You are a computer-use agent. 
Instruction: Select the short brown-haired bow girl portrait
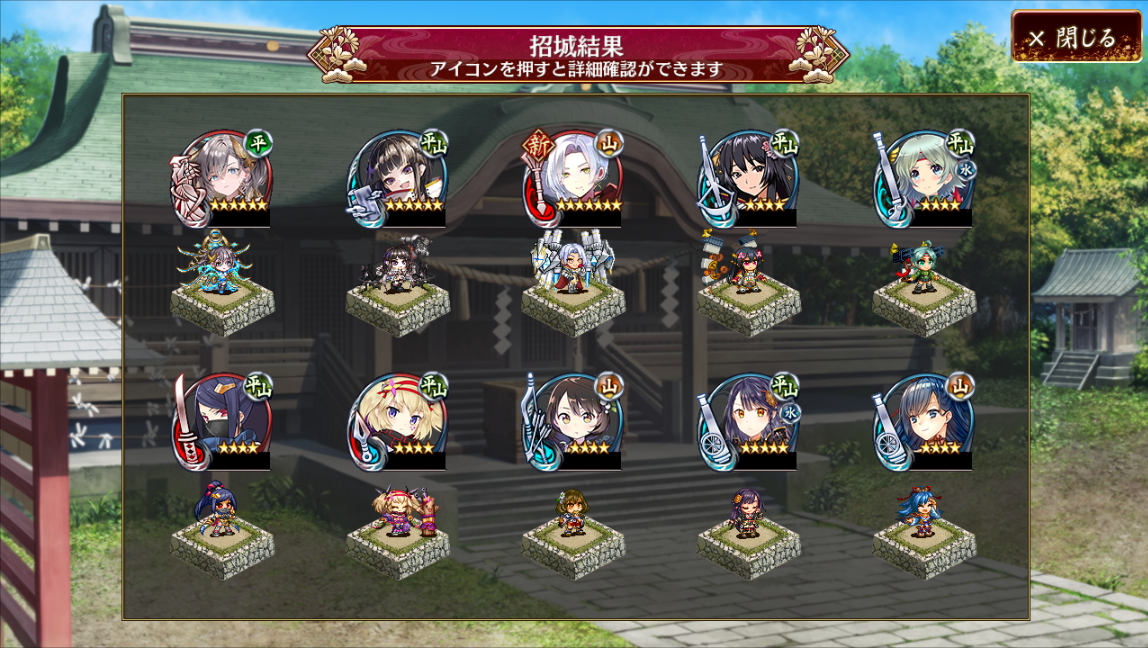(x=573, y=422)
